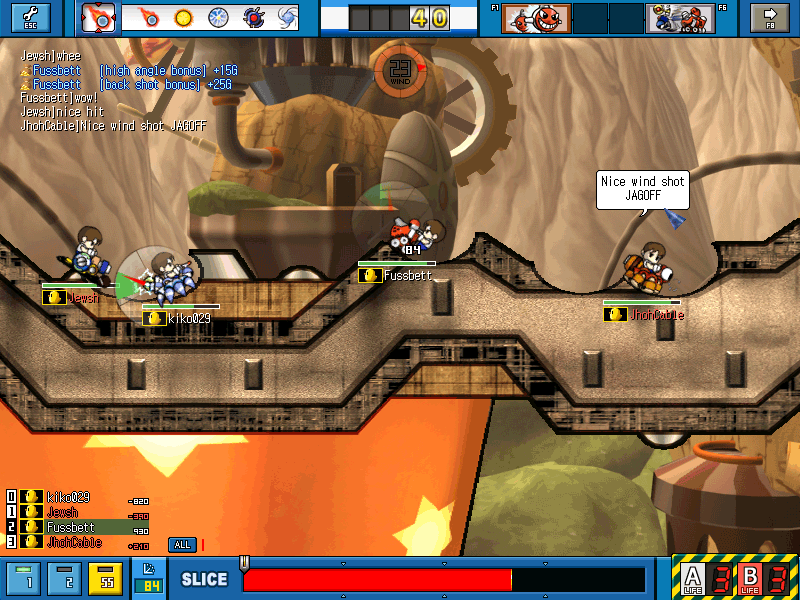Select the yellow sun item slot

click(x=183, y=17)
